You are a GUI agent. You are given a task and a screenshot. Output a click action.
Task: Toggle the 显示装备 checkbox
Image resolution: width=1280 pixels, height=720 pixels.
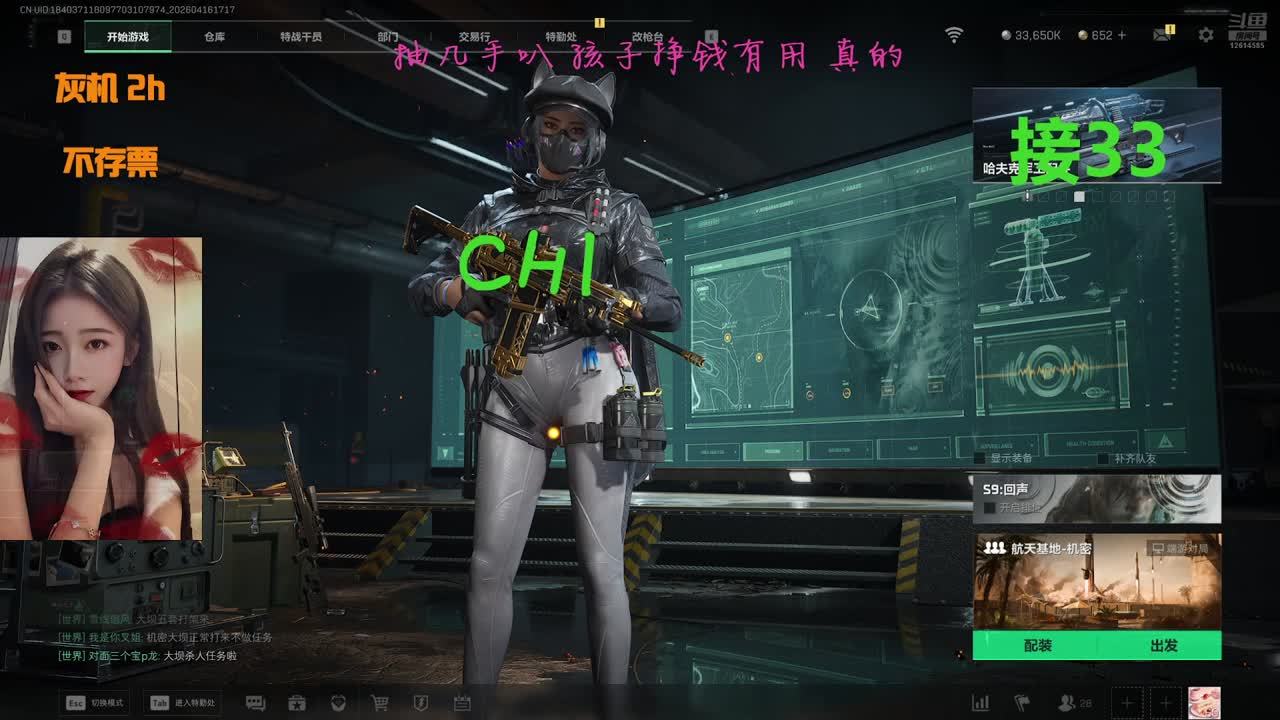click(982, 458)
